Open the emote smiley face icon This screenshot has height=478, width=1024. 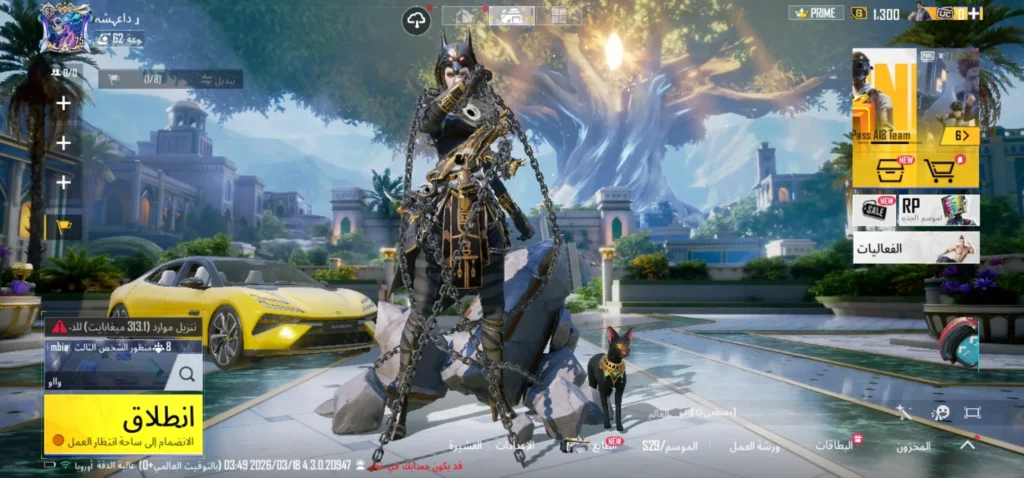(940, 412)
